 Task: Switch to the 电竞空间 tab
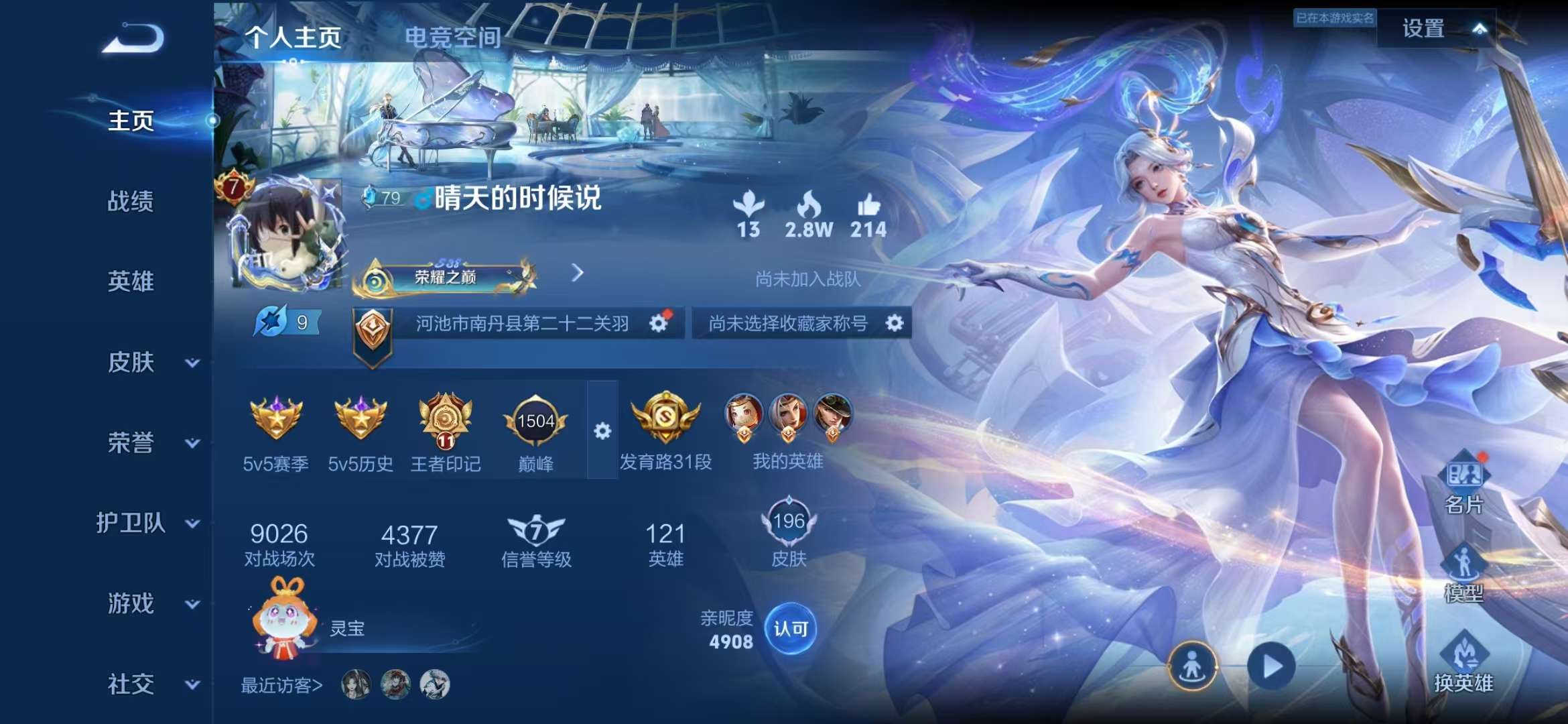pyautogui.click(x=451, y=39)
